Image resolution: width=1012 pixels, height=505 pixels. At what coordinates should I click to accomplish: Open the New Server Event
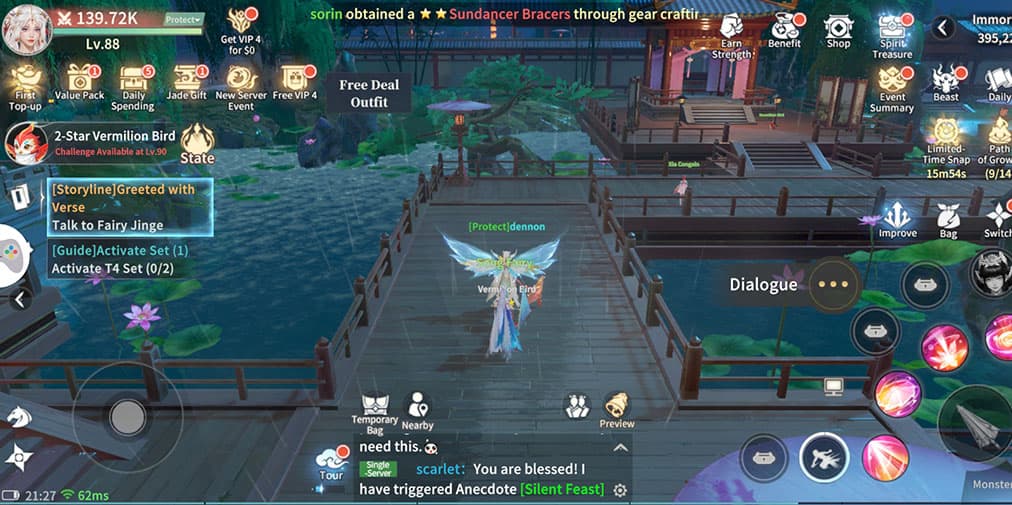click(241, 86)
